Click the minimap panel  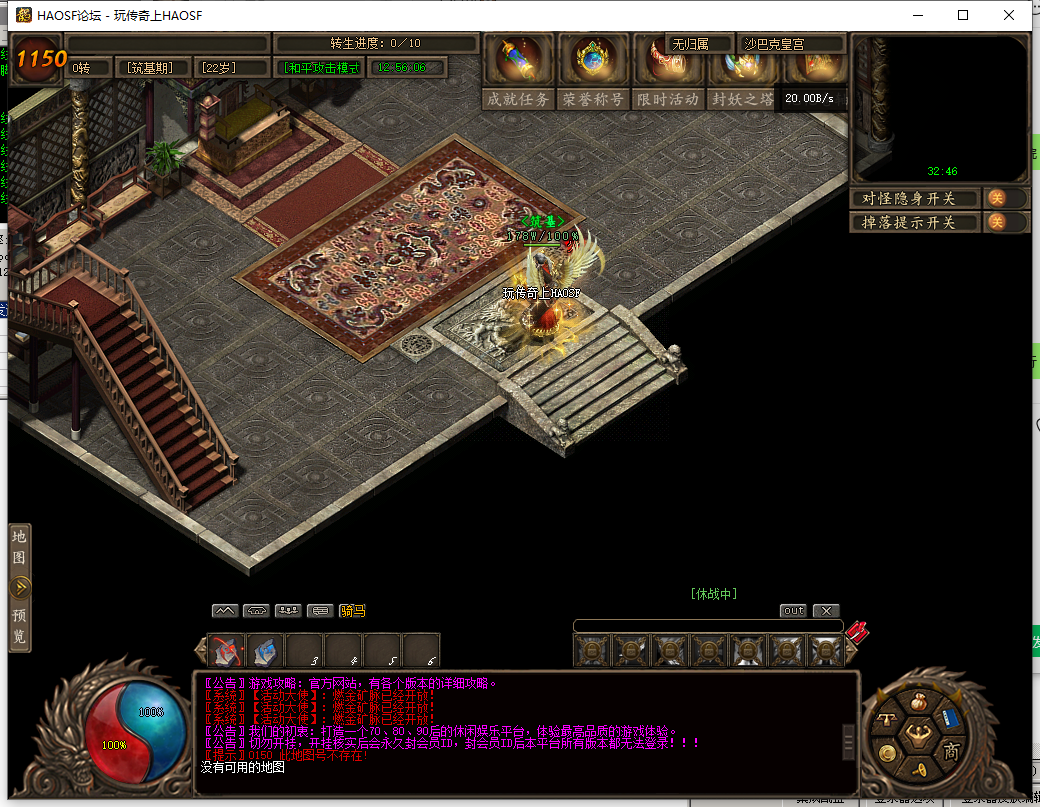coord(940,110)
